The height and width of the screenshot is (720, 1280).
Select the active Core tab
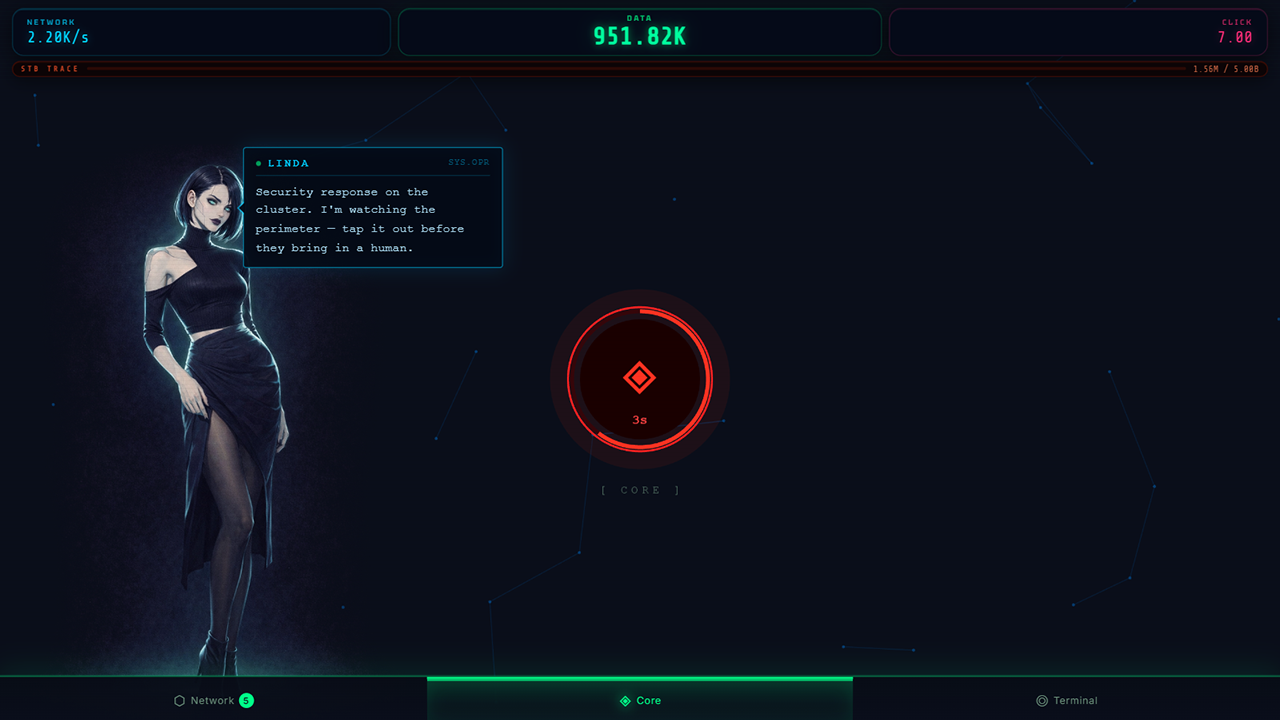[x=640, y=700]
